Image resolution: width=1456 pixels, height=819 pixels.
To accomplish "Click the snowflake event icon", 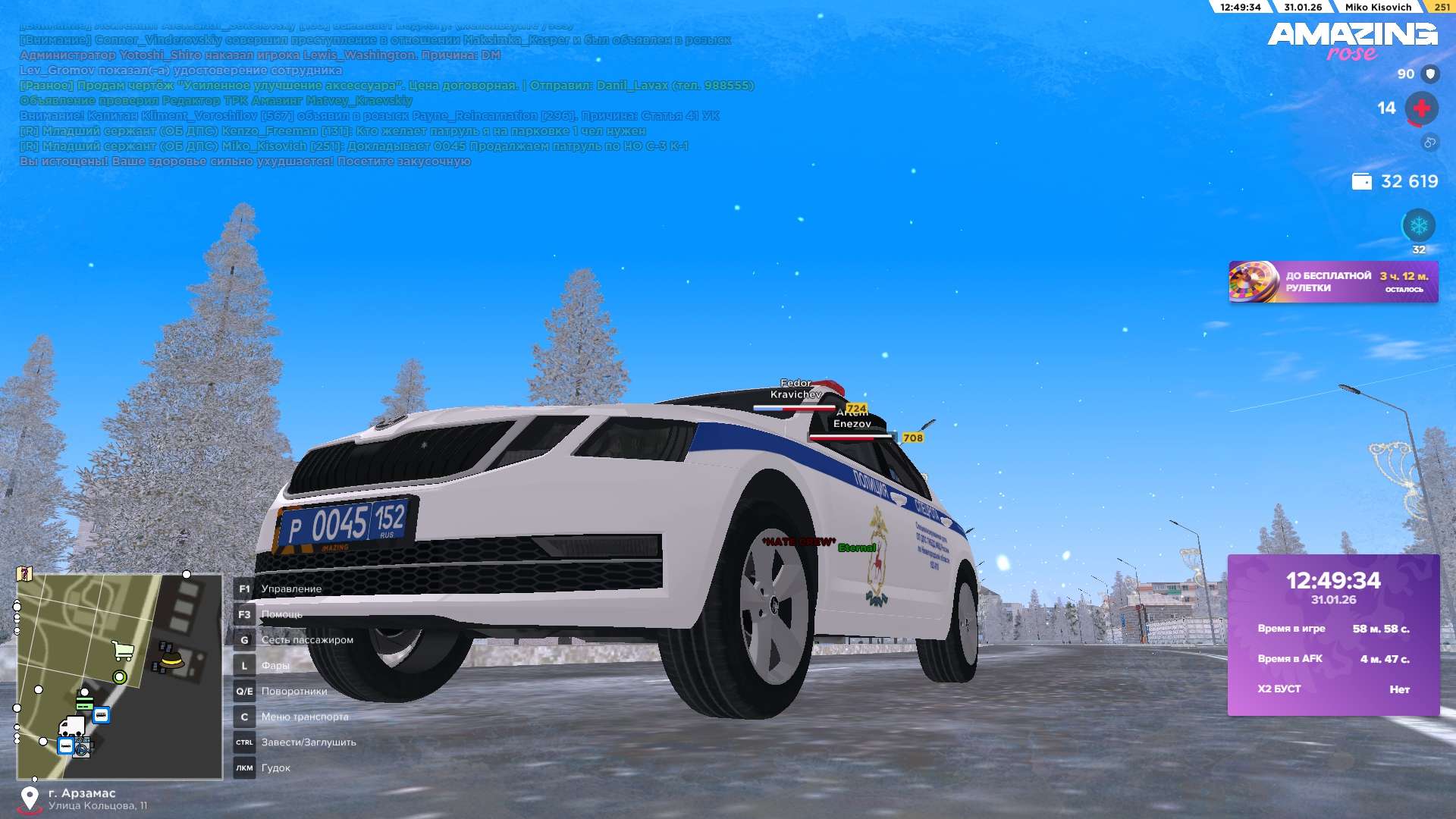I will point(1418,226).
